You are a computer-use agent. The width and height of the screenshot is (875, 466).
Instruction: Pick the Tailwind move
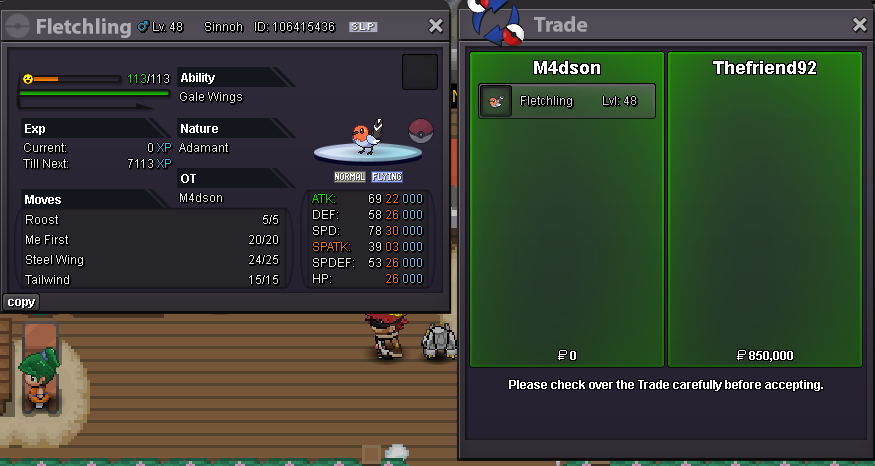point(47,280)
